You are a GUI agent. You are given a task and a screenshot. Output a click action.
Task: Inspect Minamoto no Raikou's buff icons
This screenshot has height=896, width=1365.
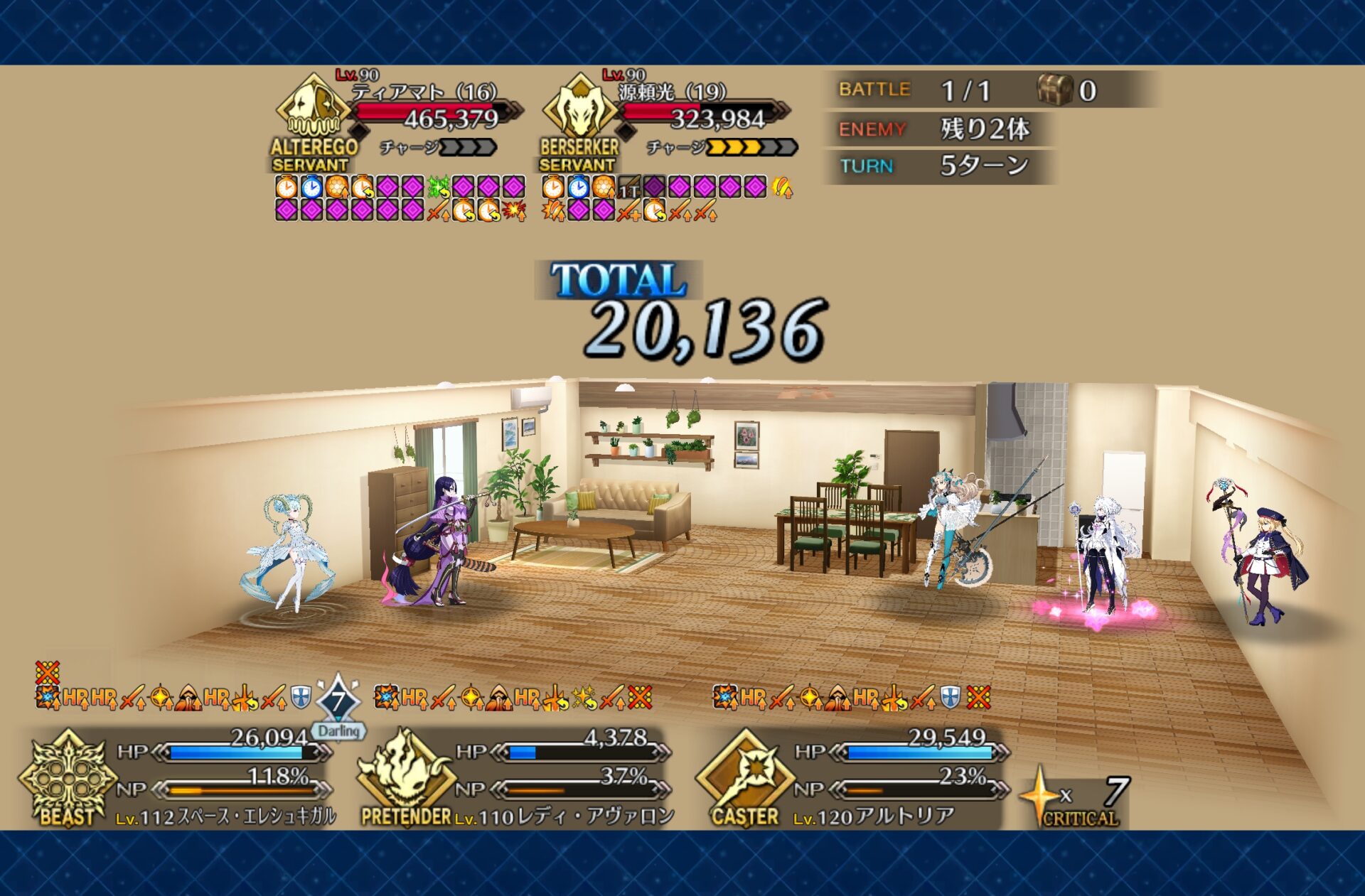(x=666, y=198)
